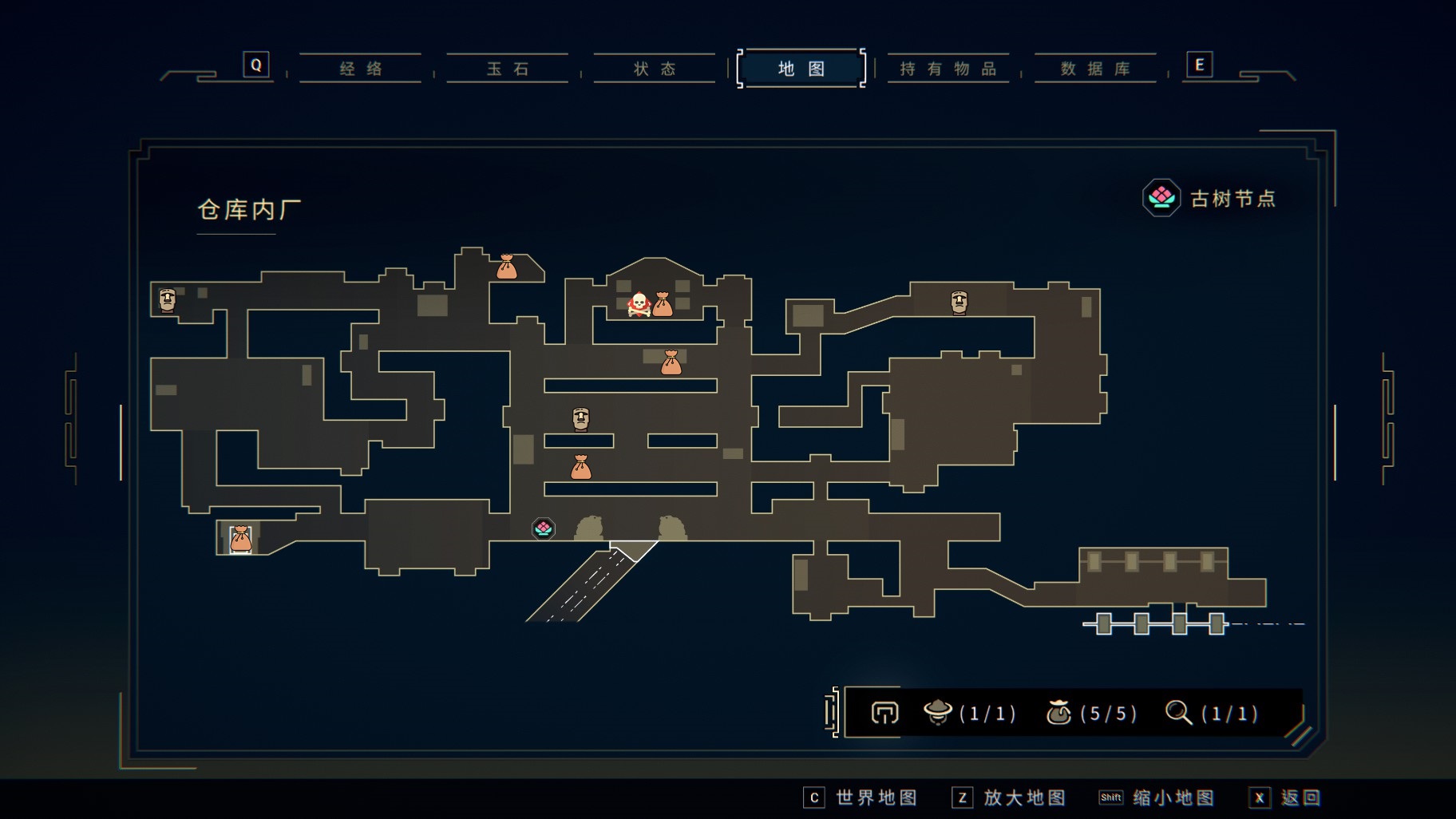Switch to the 数据库 tab
This screenshot has height=819, width=1456.
tap(1095, 69)
